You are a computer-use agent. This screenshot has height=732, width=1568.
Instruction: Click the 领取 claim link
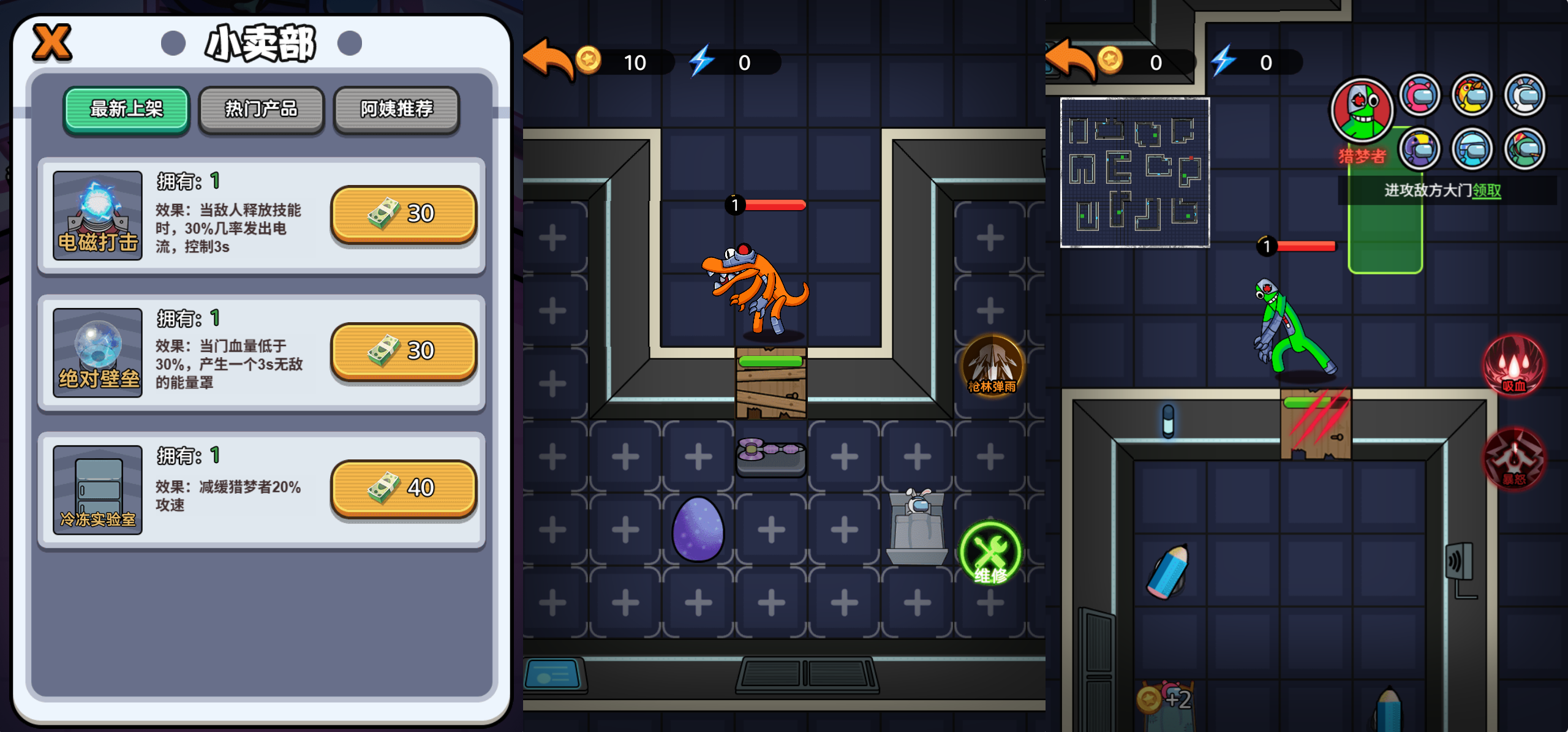pos(1487,191)
